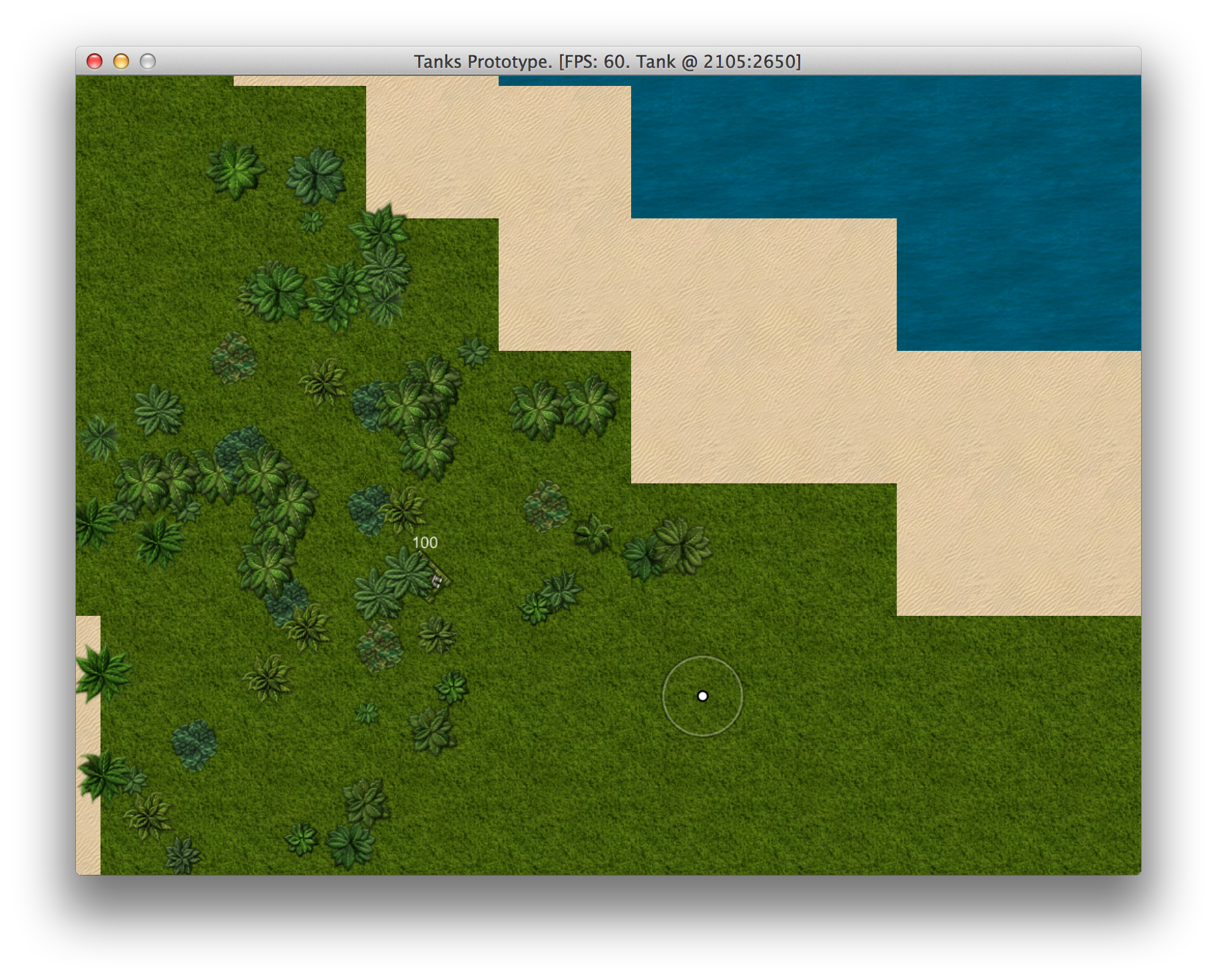
Task: Click the yellow minimize button in the title bar
Action: [x=121, y=61]
